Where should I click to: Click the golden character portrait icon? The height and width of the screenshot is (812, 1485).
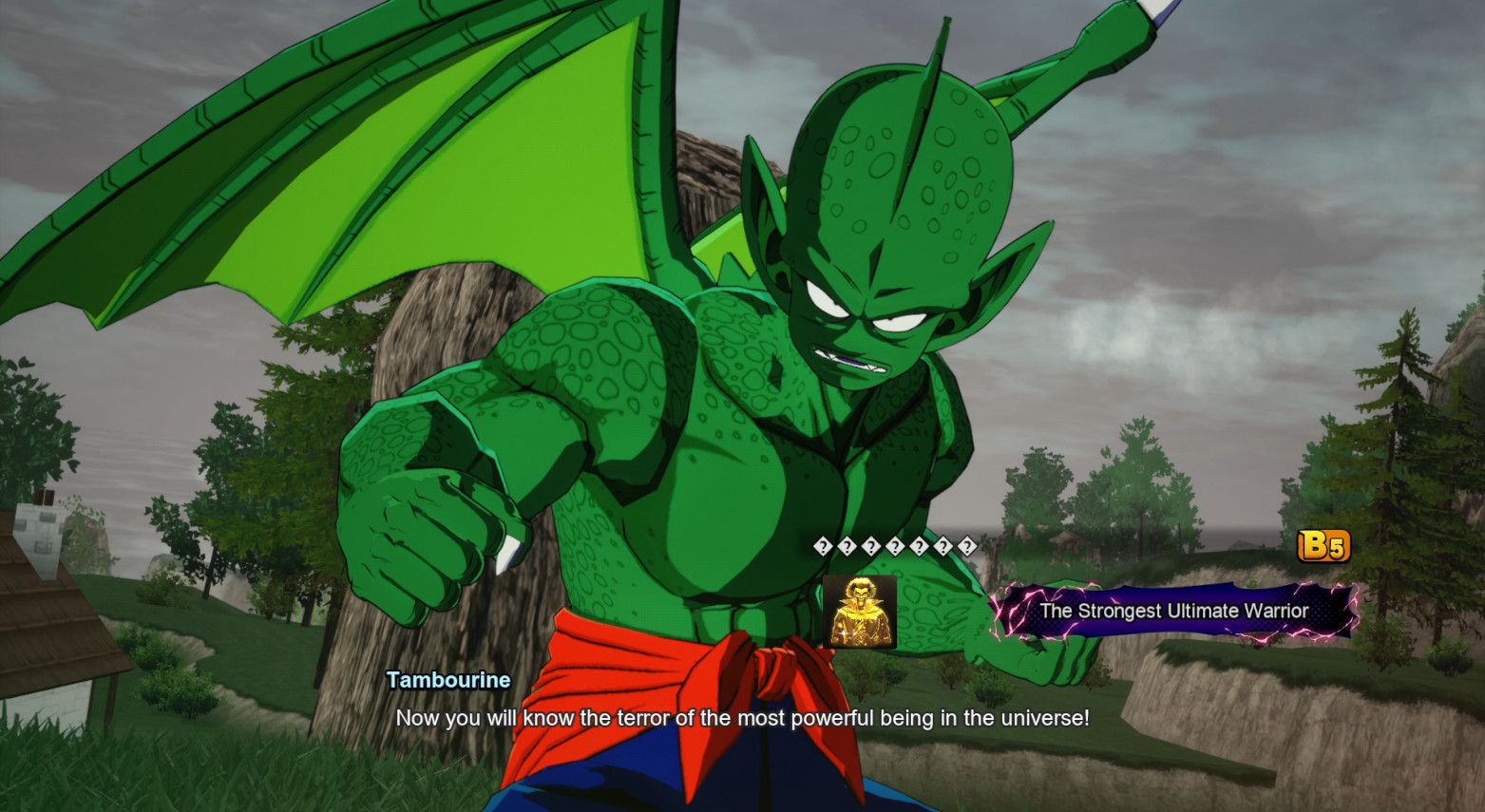click(860, 612)
